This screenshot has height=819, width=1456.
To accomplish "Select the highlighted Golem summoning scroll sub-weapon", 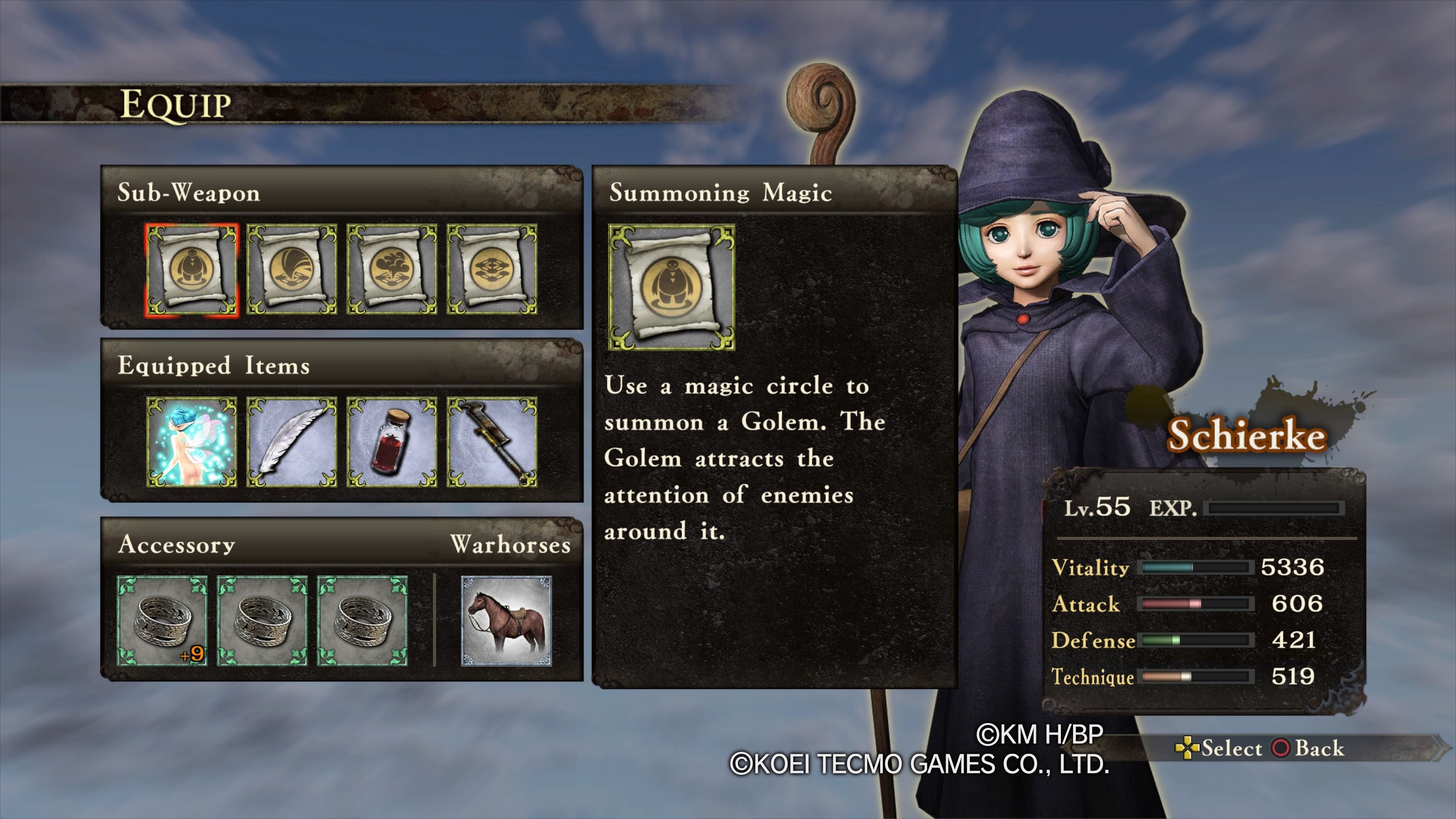I will coord(191,270).
